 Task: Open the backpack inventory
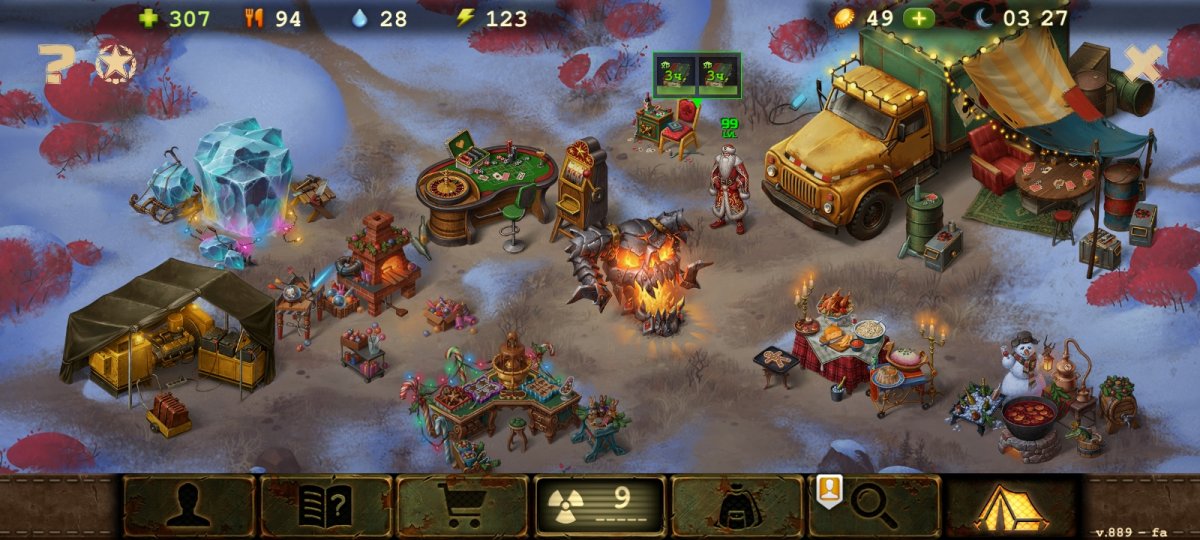coord(737,506)
